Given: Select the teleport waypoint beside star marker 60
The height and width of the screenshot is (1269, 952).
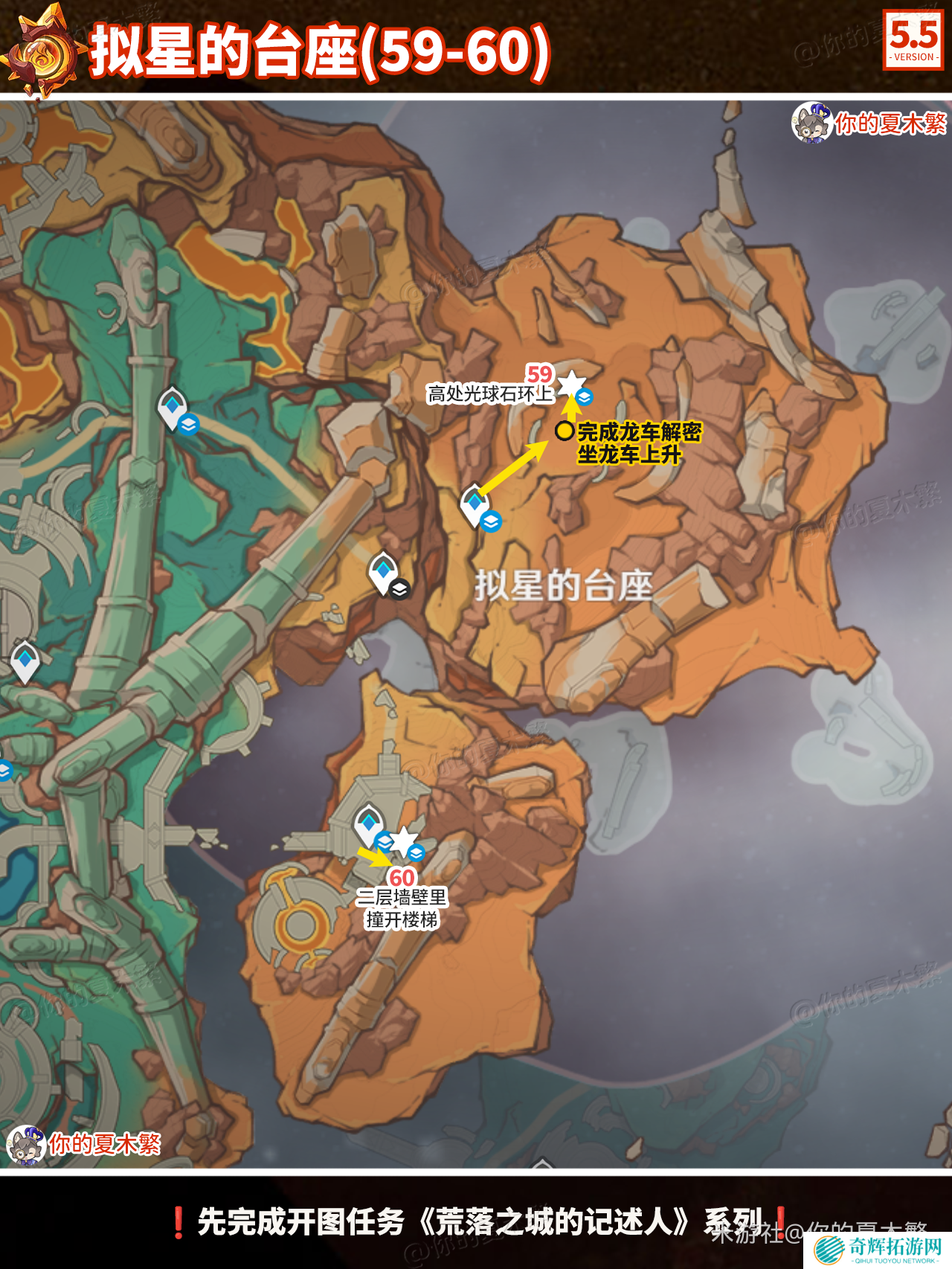Looking at the screenshot, I should pyautogui.click(x=368, y=823).
